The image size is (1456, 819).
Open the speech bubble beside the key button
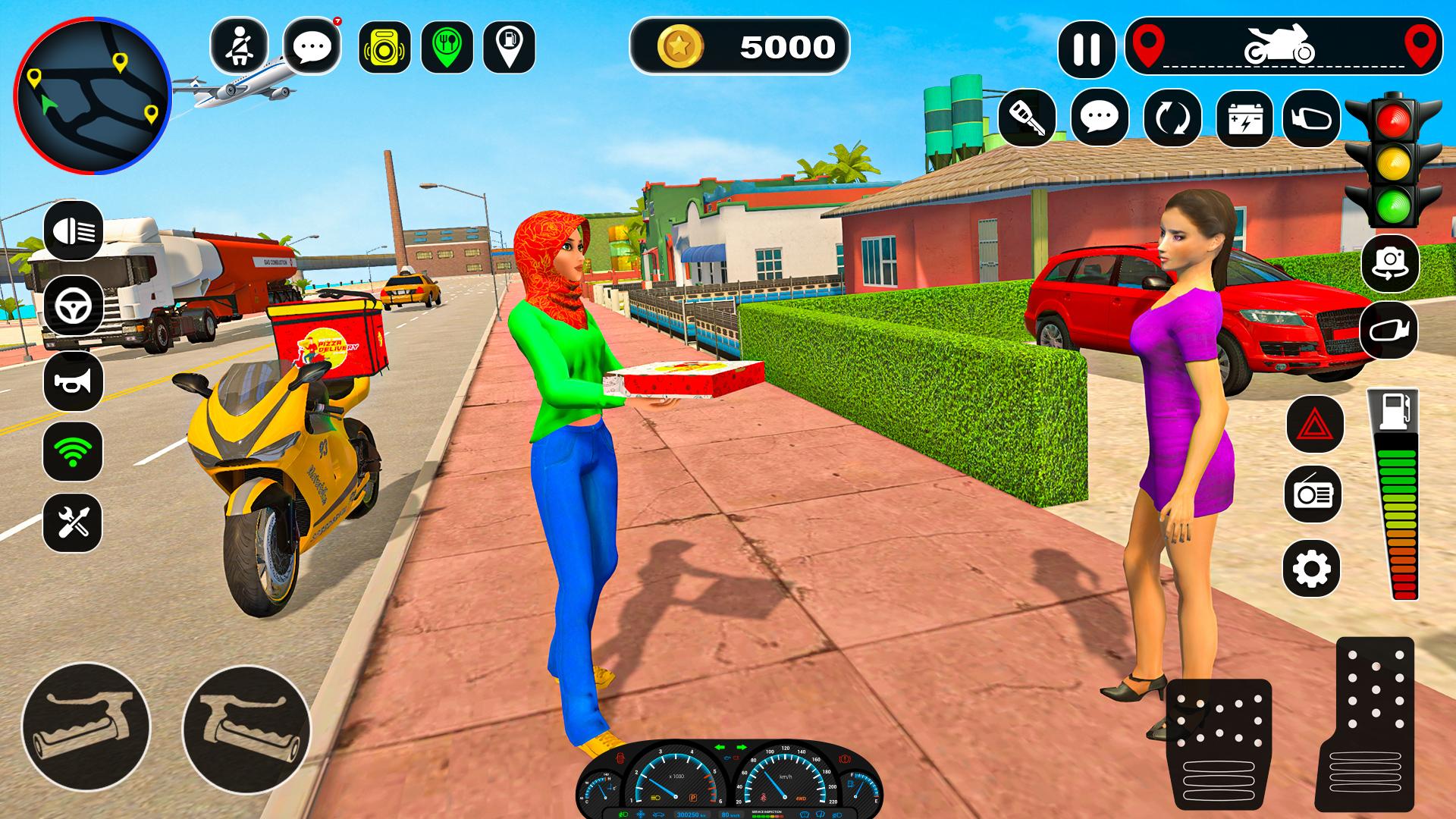(1100, 118)
